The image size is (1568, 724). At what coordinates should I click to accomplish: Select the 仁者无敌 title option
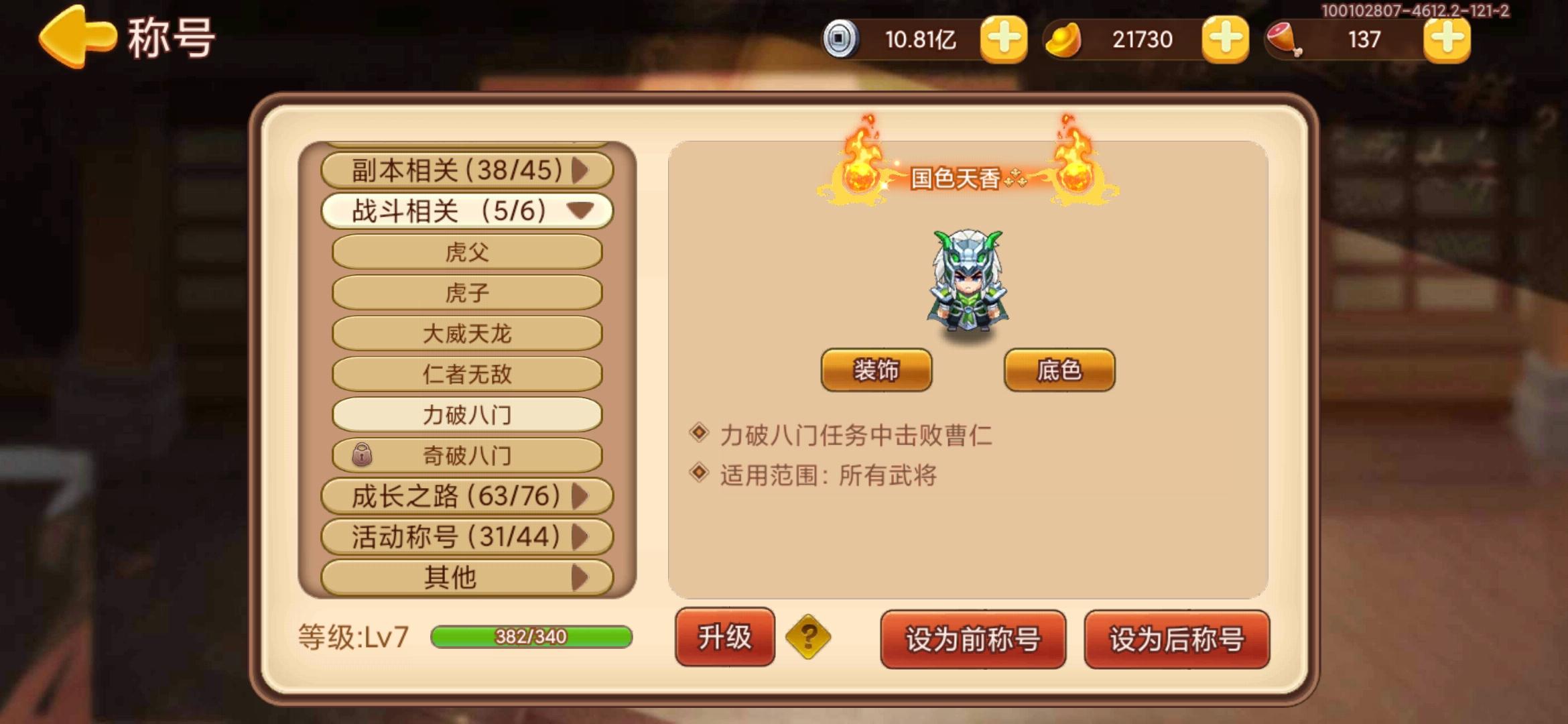467,373
